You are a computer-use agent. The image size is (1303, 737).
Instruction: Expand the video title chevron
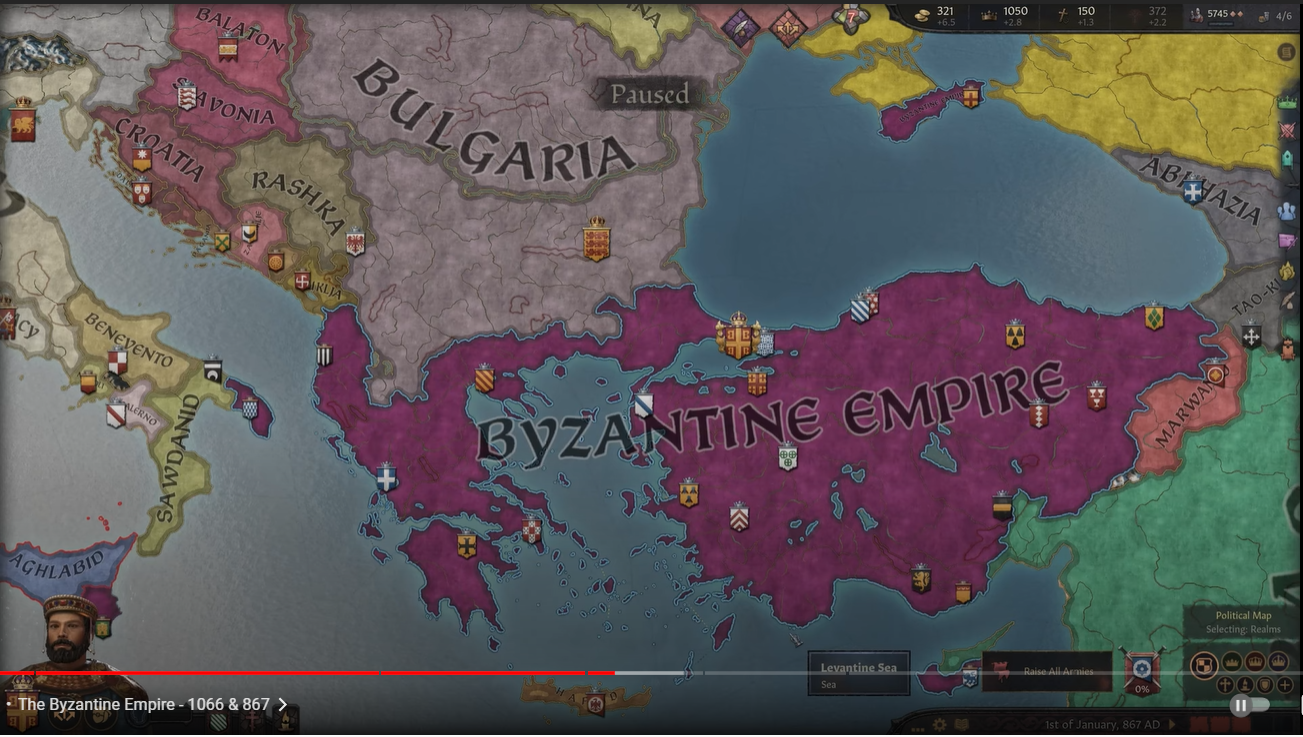point(283,704)
